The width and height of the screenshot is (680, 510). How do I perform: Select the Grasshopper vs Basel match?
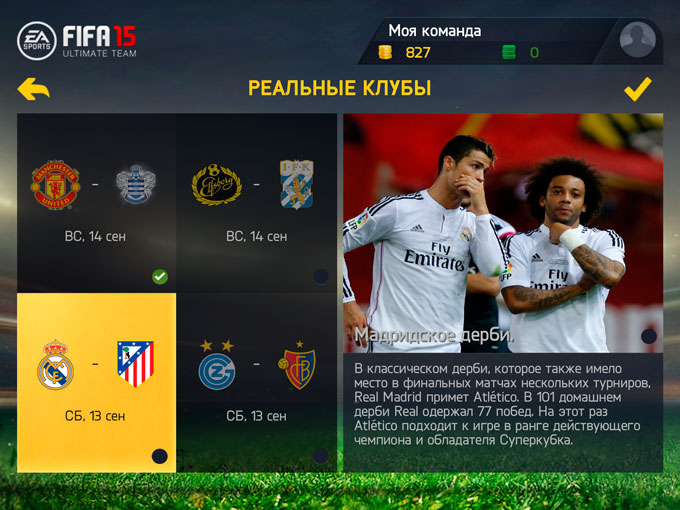click(x=256, y=382)
